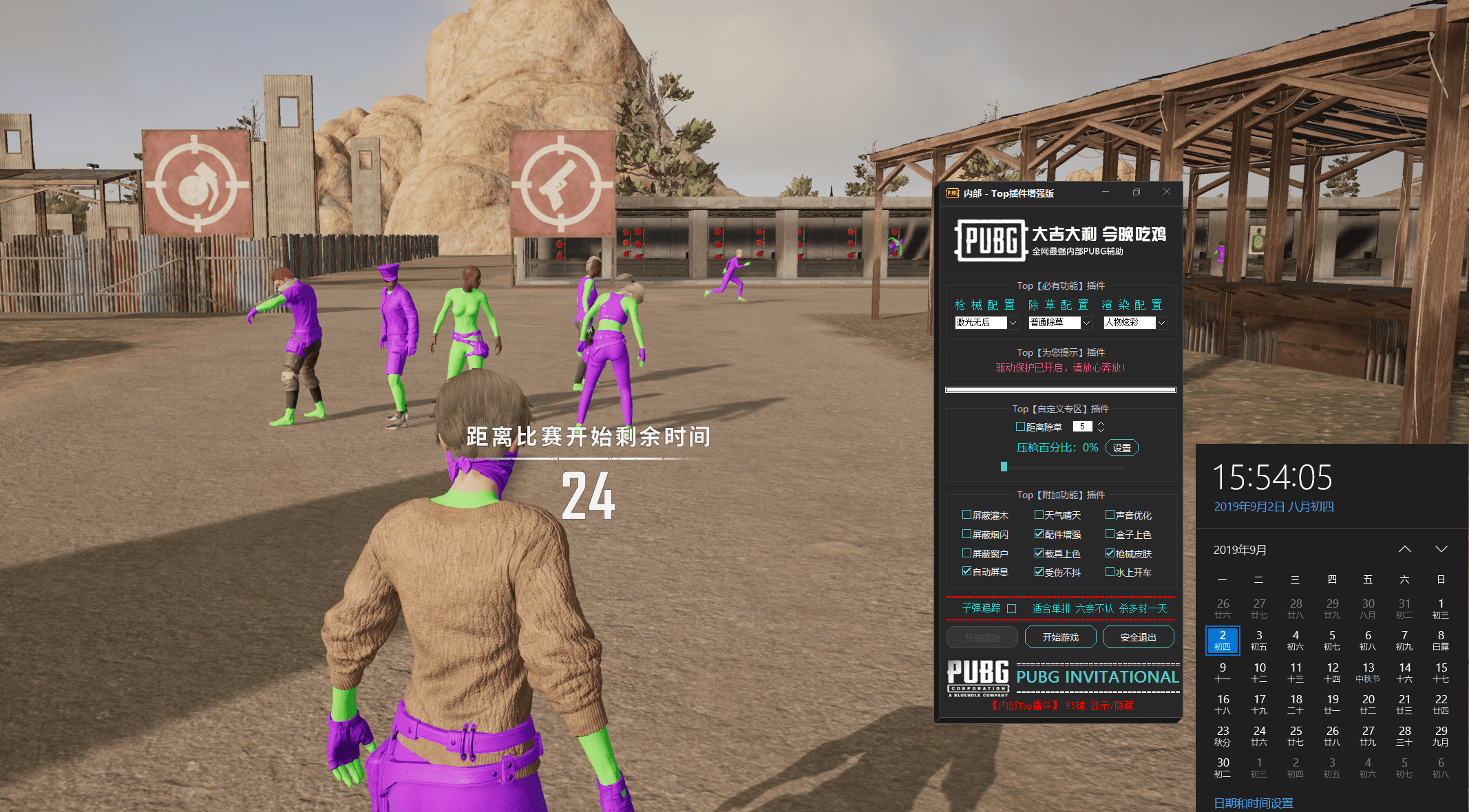Open the 日期和时间设置 link
The image size is (1469, 812).
[1253, 803]
